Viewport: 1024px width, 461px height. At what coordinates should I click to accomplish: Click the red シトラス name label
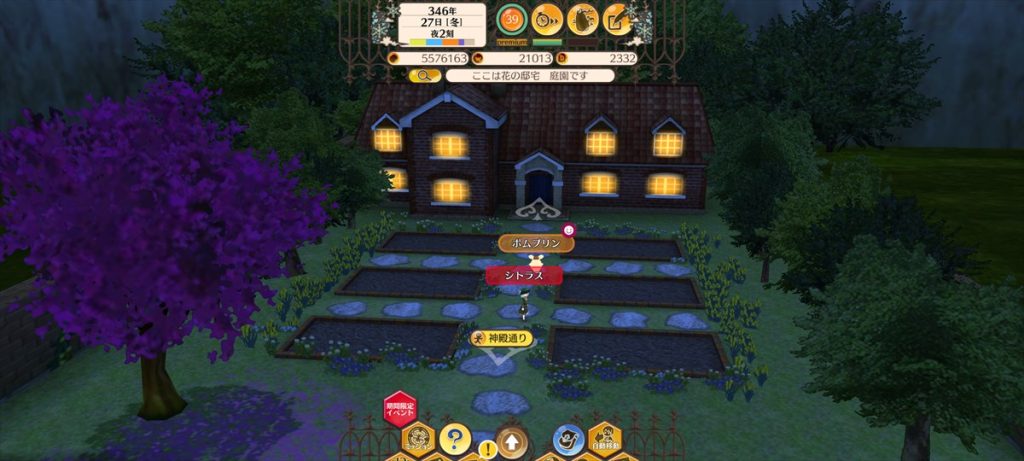(523, 274)
